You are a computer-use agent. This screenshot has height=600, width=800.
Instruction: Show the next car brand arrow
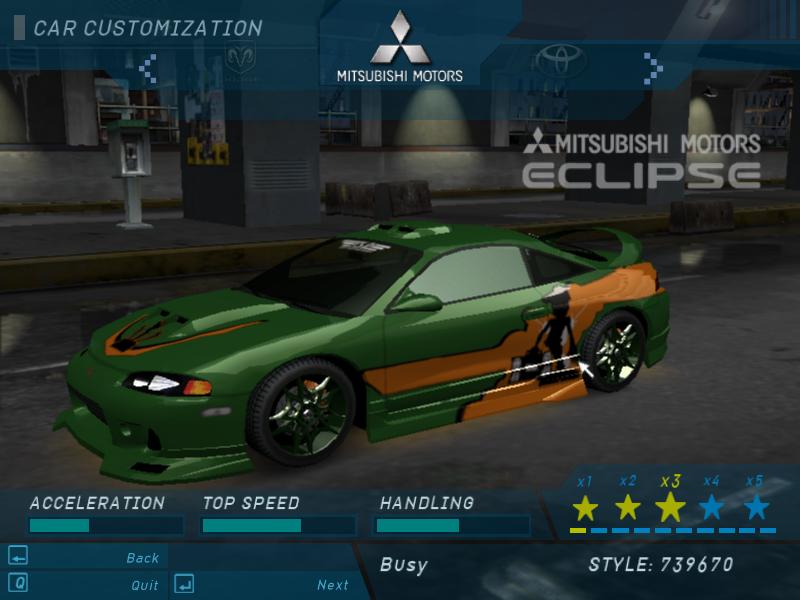653,67
